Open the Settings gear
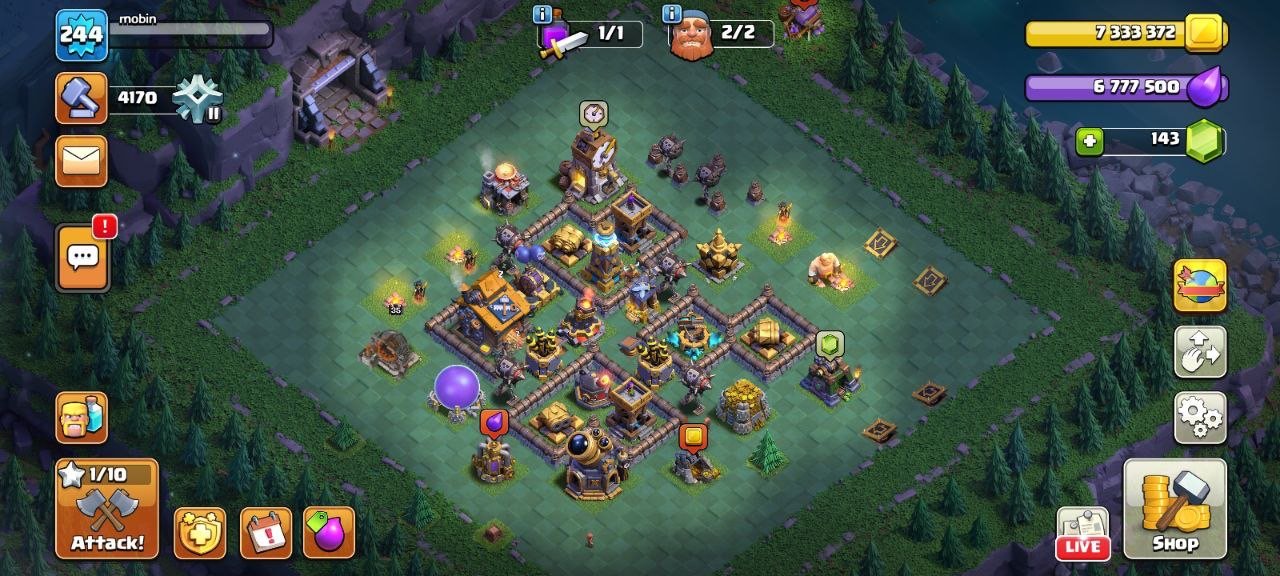 tap(1199, 417)
